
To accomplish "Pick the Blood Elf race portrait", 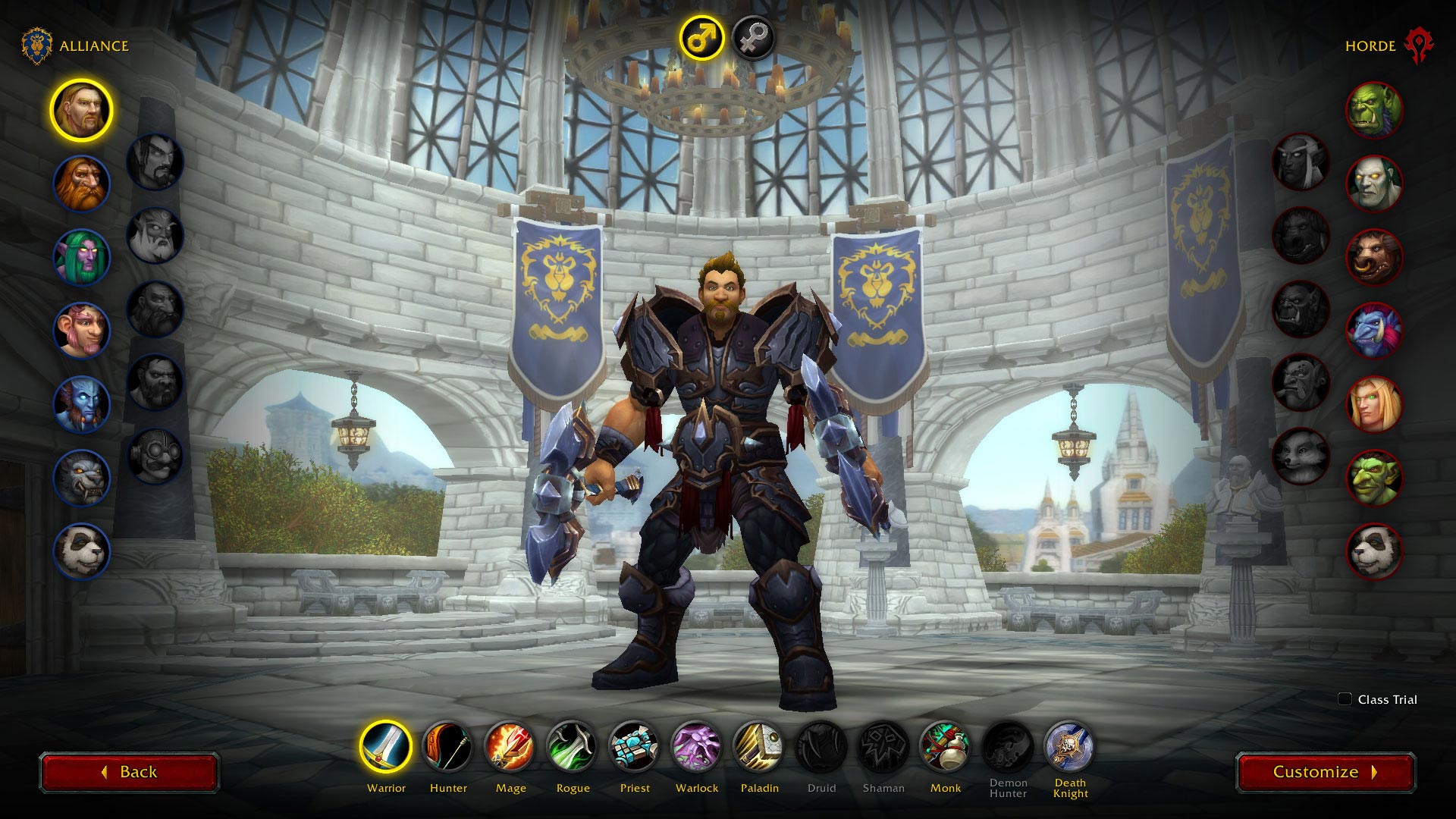I will (x=1373, y=404).
